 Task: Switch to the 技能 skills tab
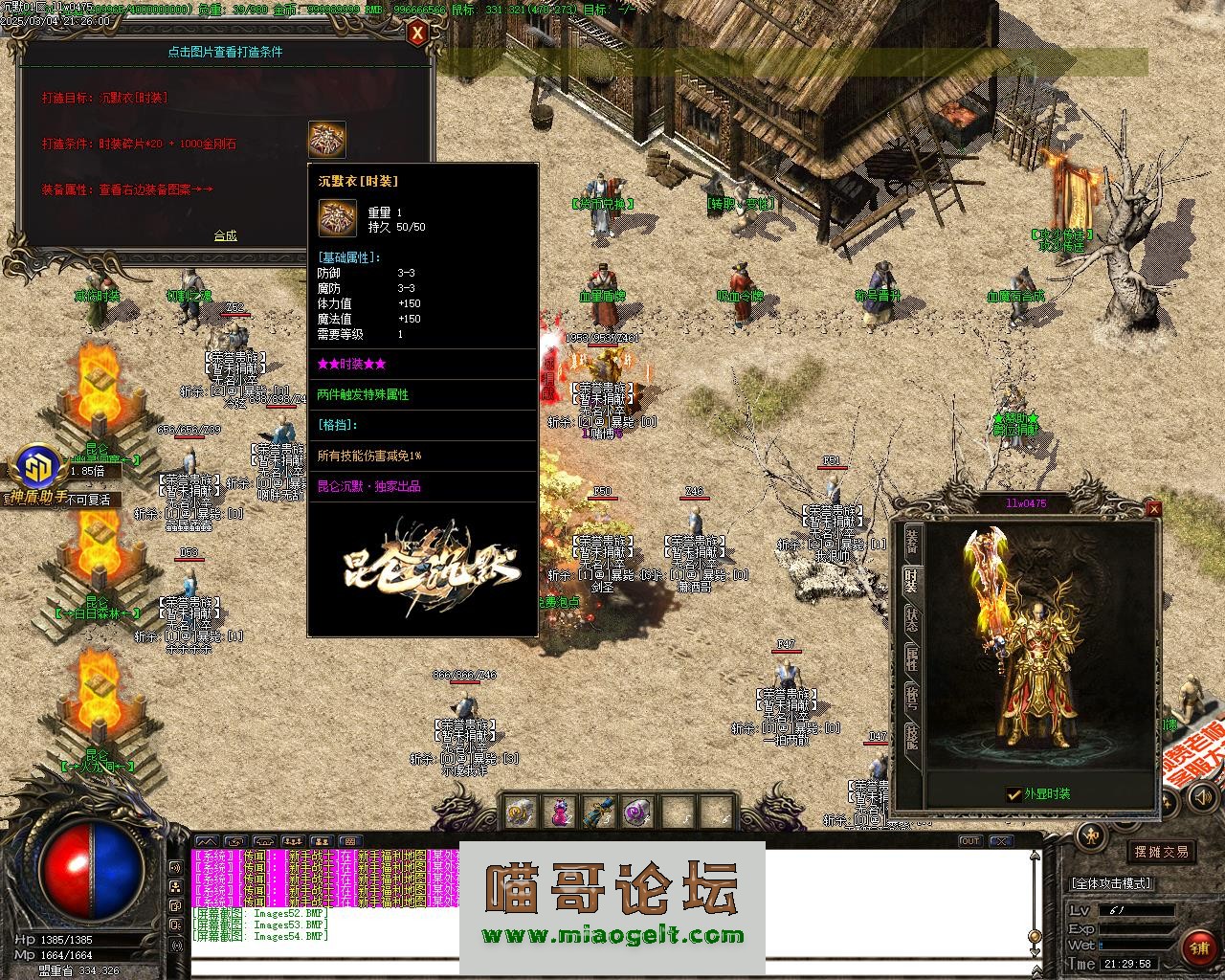pos(911,737)
